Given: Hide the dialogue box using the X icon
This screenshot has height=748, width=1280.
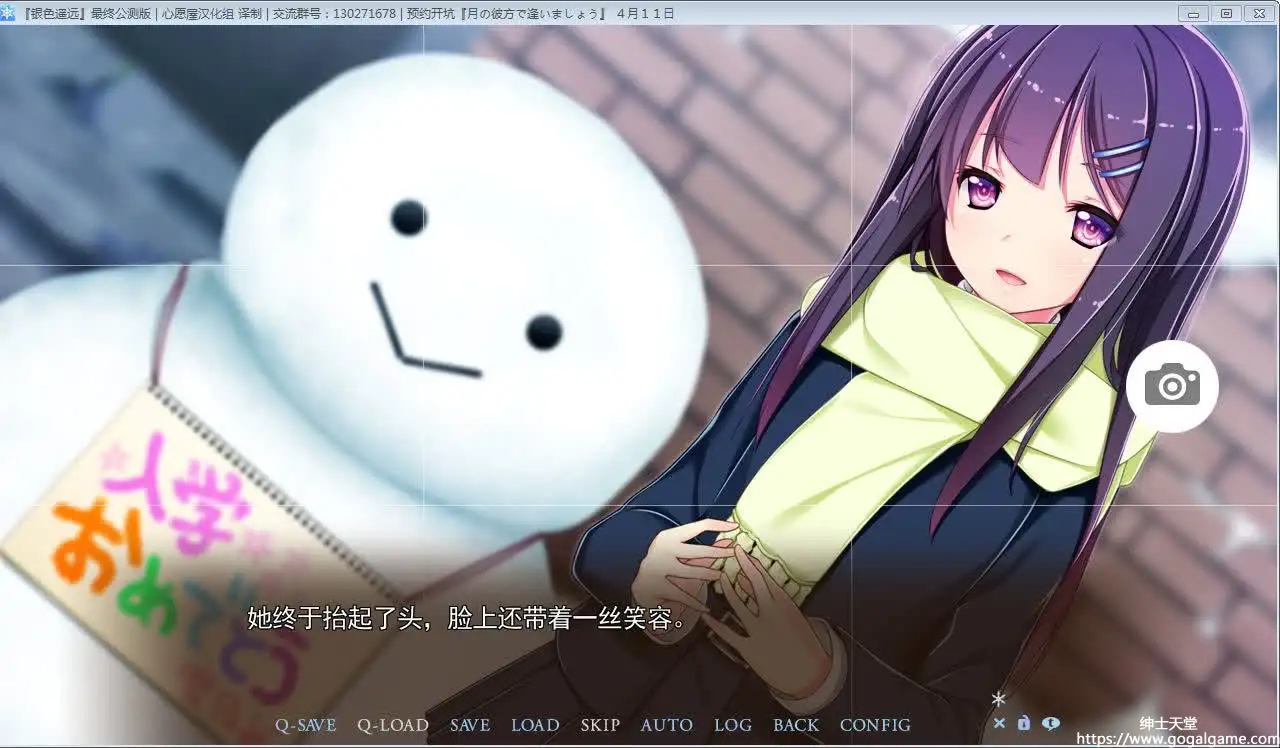Looking at the screenshot, I should [1000, 722].
